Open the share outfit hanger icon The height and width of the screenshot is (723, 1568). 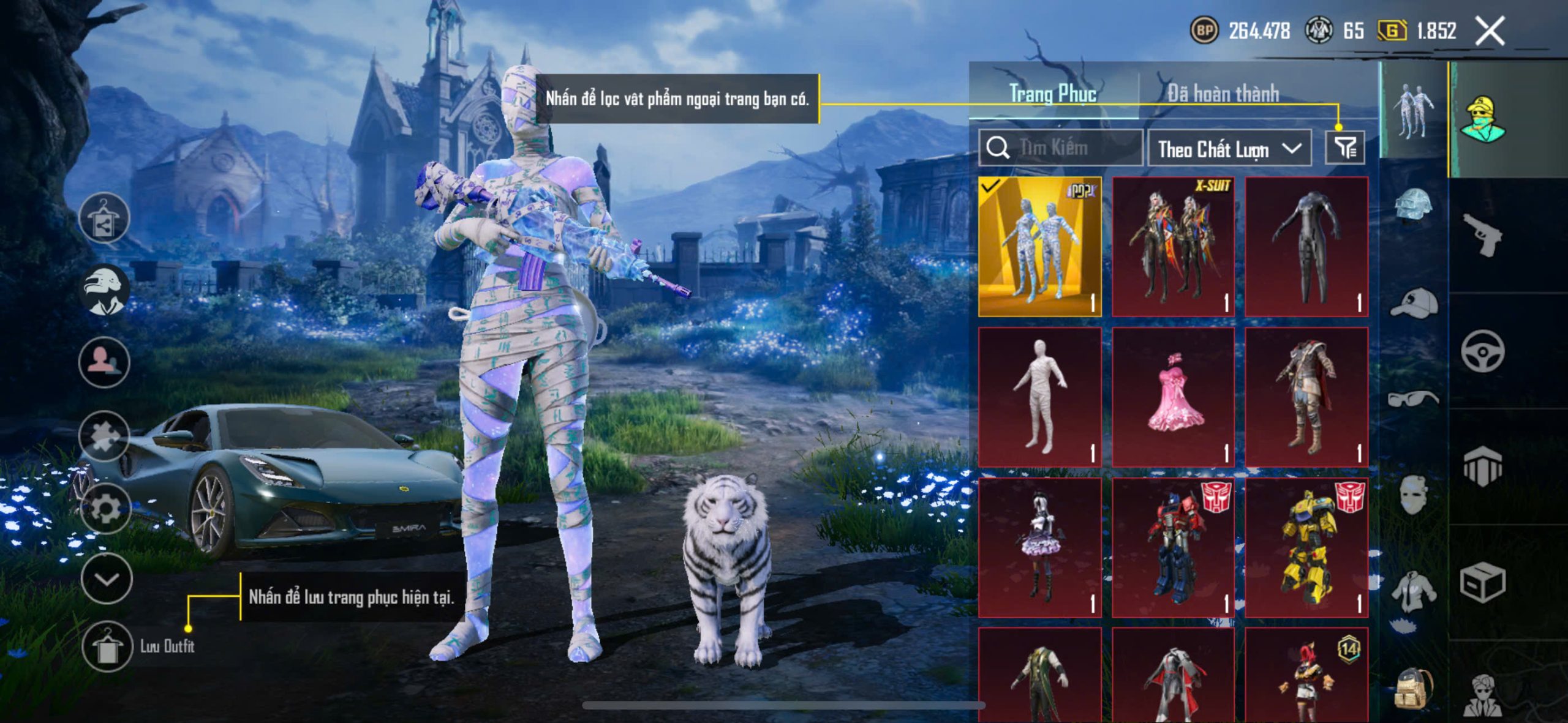pos(104,219)
